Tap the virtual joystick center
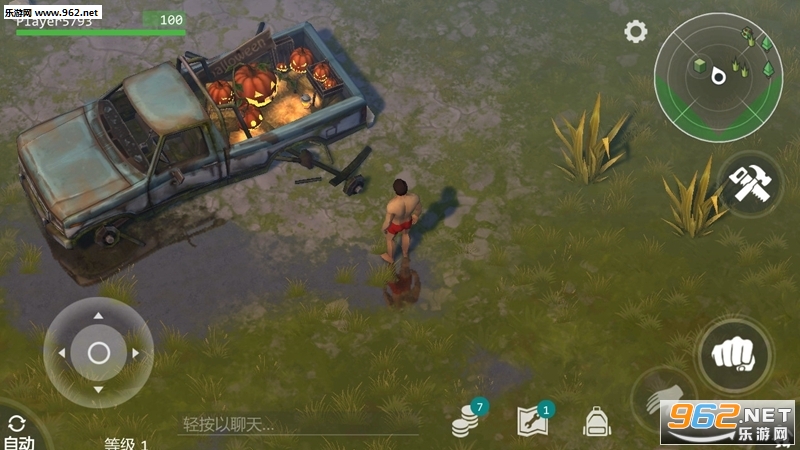This screenshot has height=450, width=800. [x=98, y=352]
